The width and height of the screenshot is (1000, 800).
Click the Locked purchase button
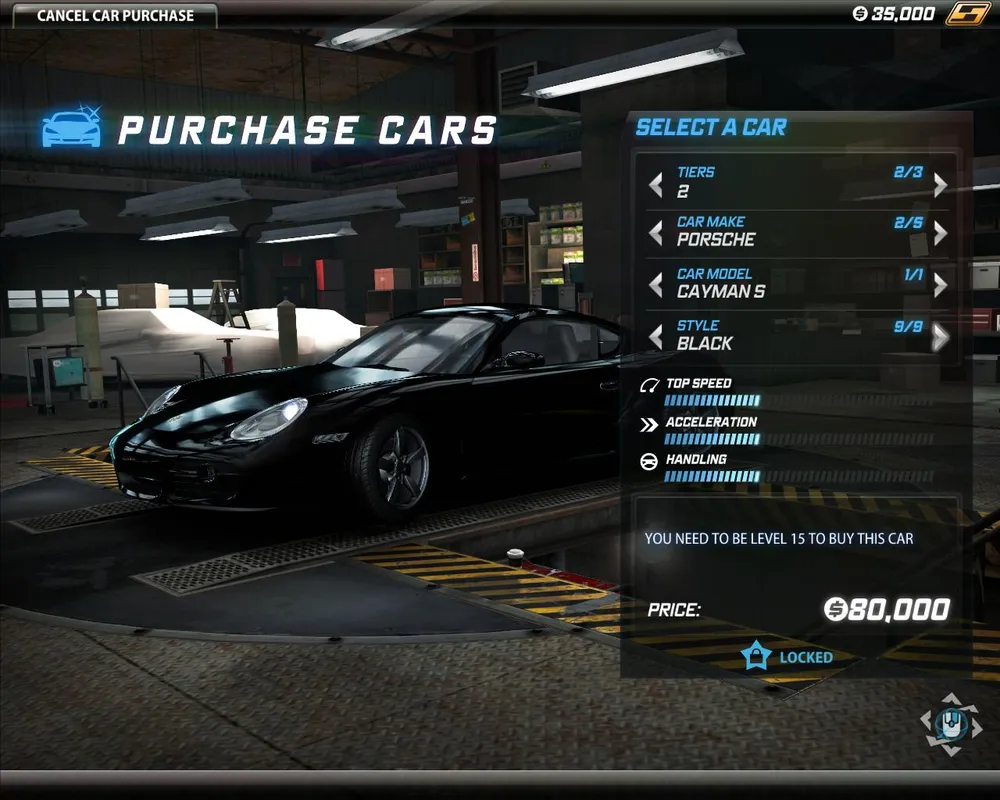tap(789, 657)
